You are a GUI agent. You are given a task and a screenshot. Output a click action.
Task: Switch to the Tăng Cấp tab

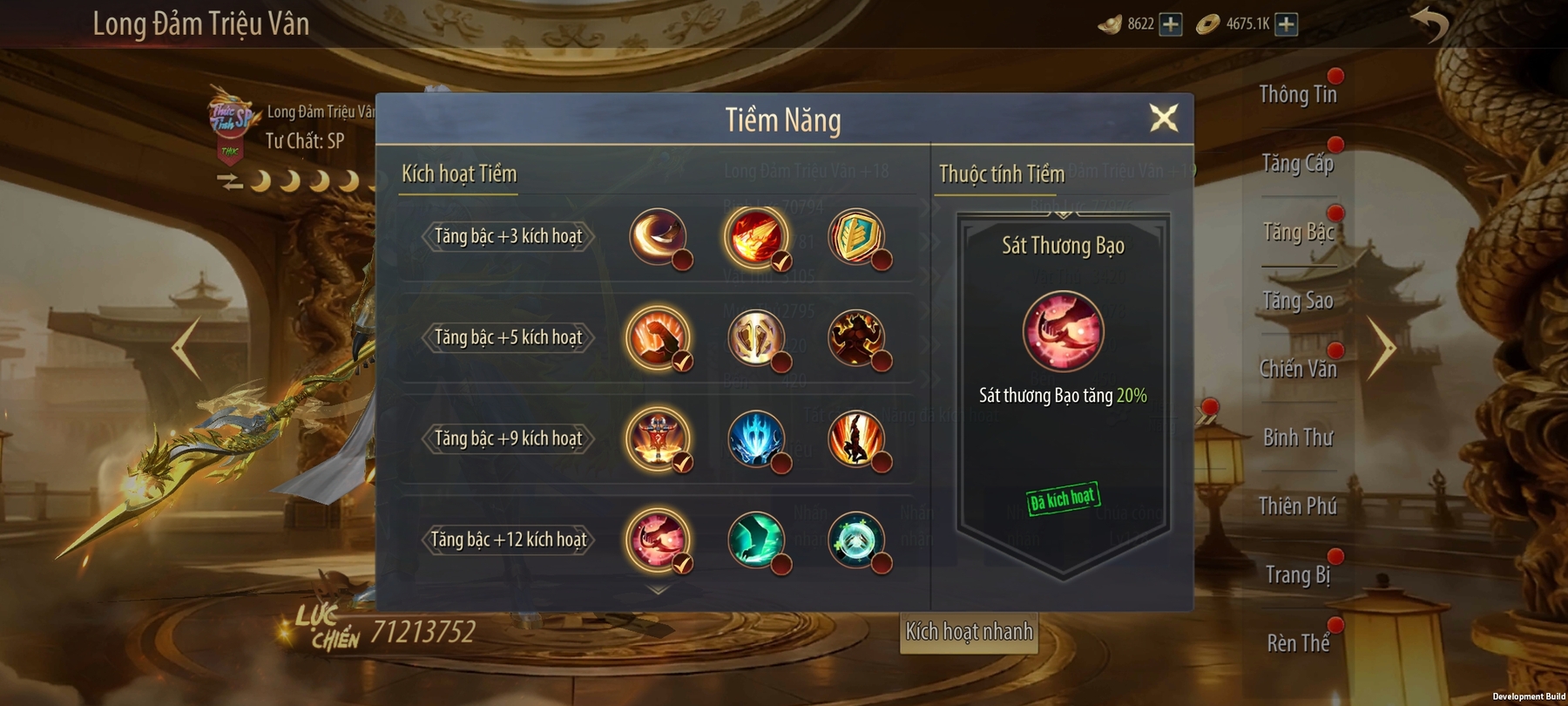point(1297,164)
